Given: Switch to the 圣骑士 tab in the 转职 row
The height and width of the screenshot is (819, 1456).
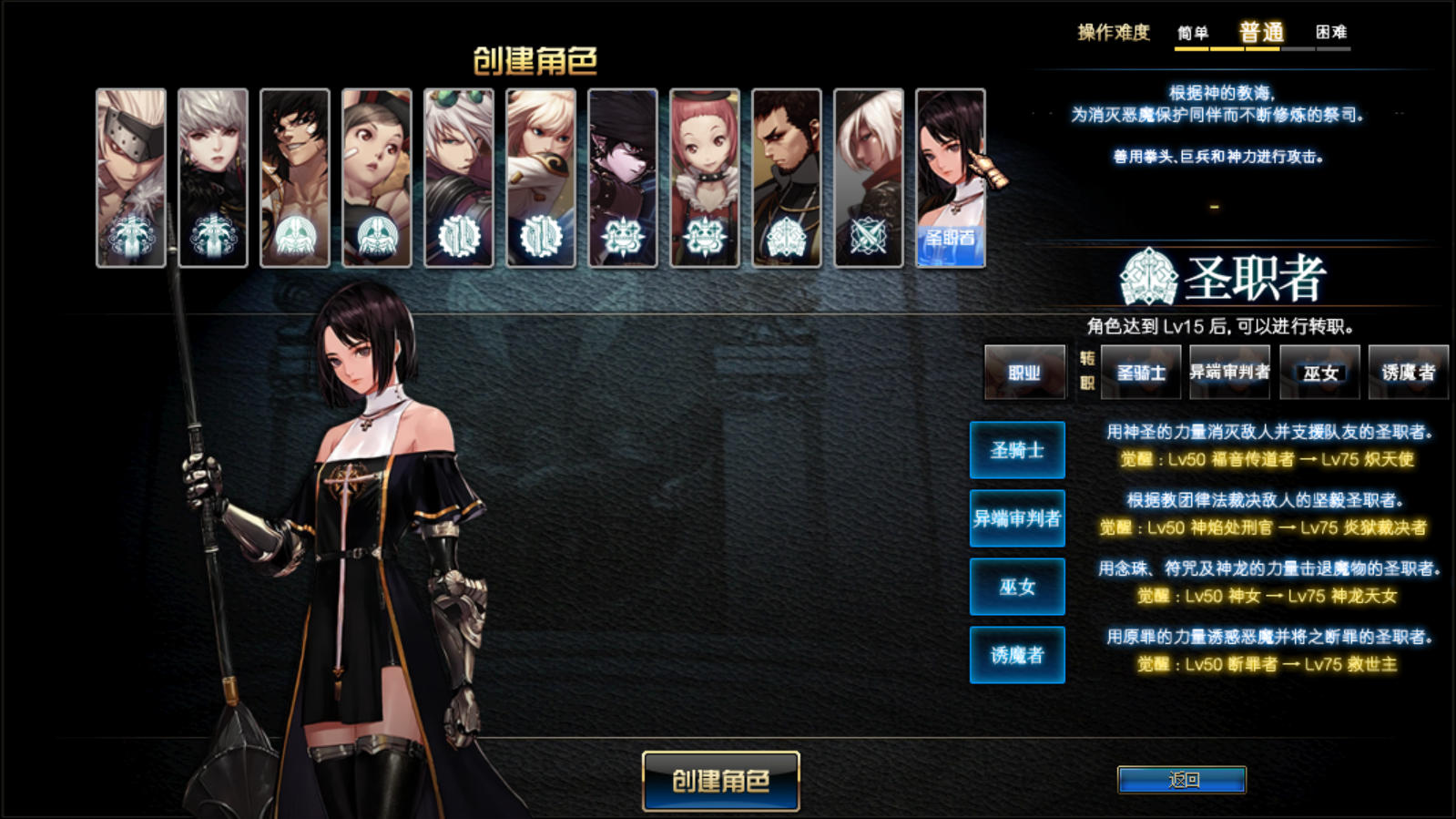Looking at the screenshot, I should tap(1140, 372).
